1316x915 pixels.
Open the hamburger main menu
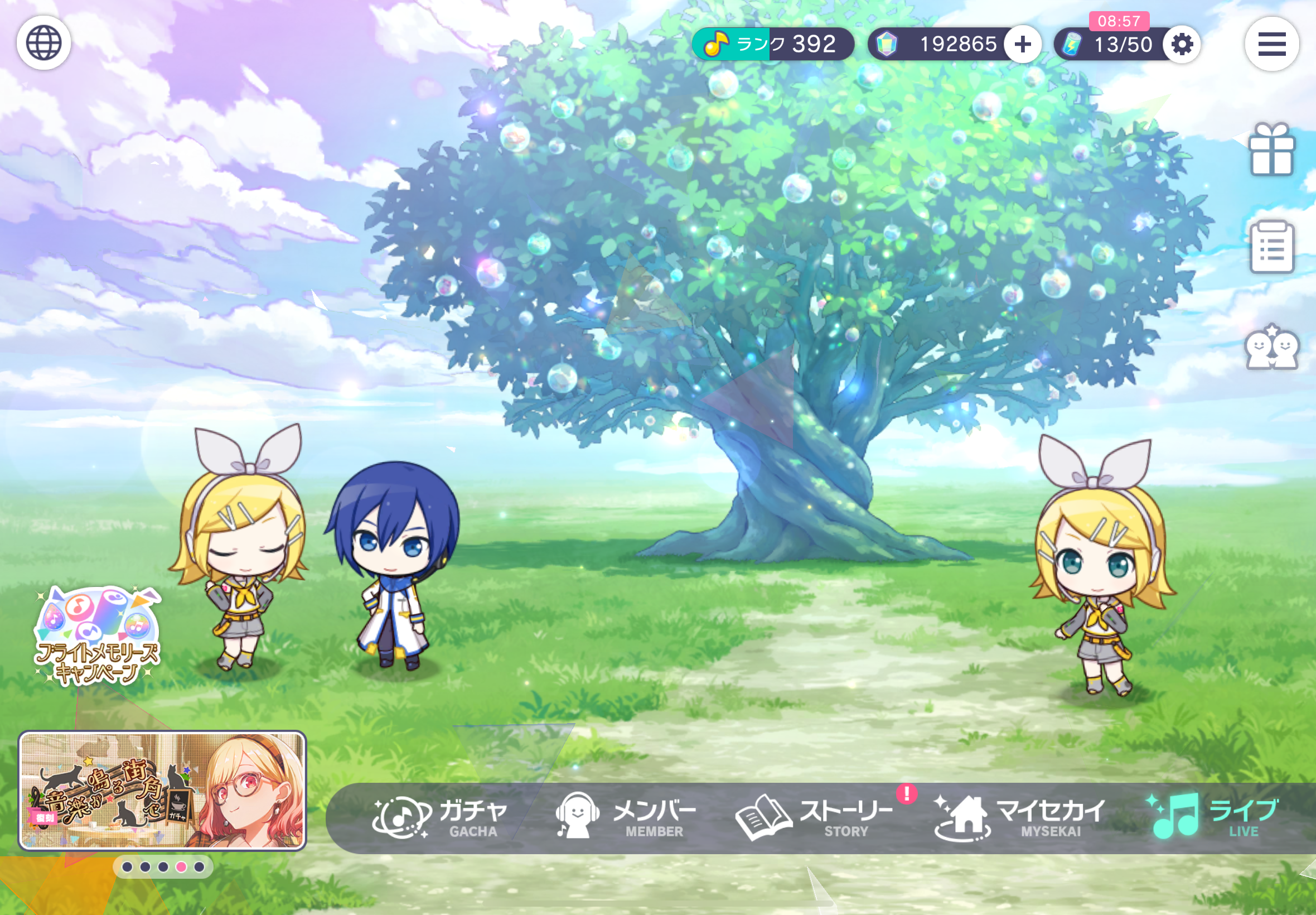point(1271,44)
